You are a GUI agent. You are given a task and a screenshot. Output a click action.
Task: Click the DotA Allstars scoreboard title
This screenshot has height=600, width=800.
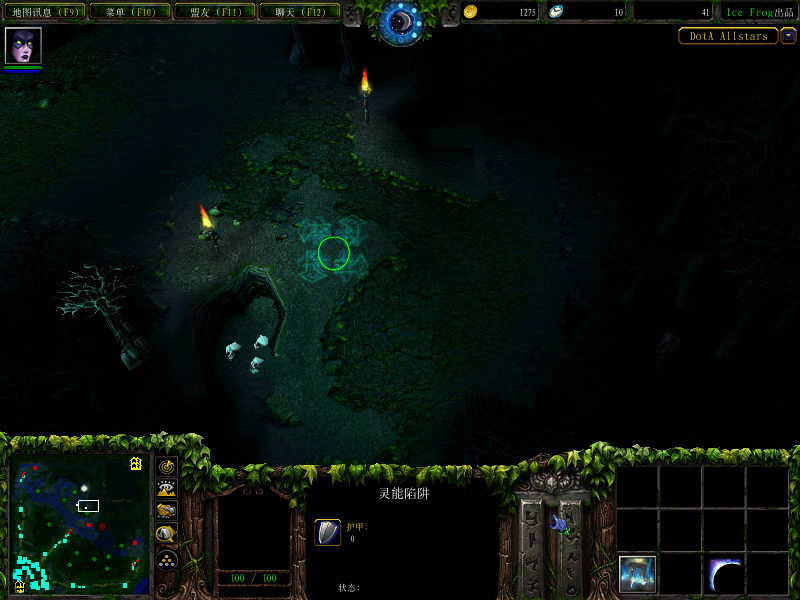(x=728, y=36)
